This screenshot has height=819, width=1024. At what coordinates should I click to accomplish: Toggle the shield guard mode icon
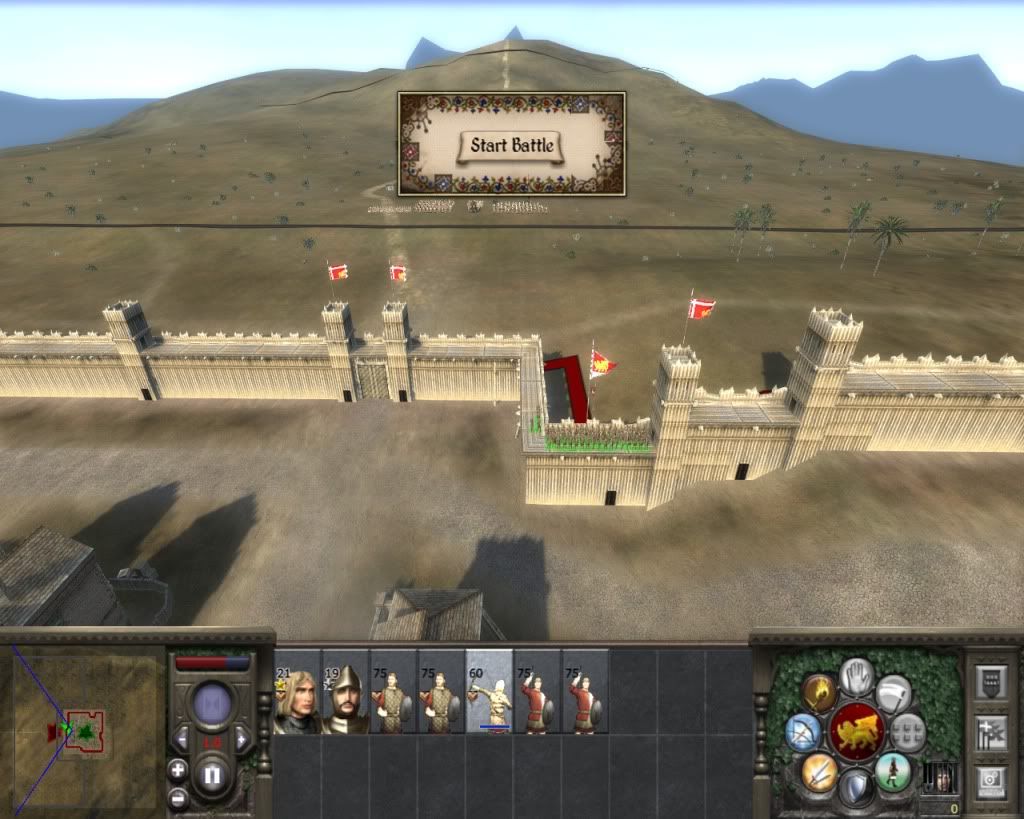click(x=856, y=787)
